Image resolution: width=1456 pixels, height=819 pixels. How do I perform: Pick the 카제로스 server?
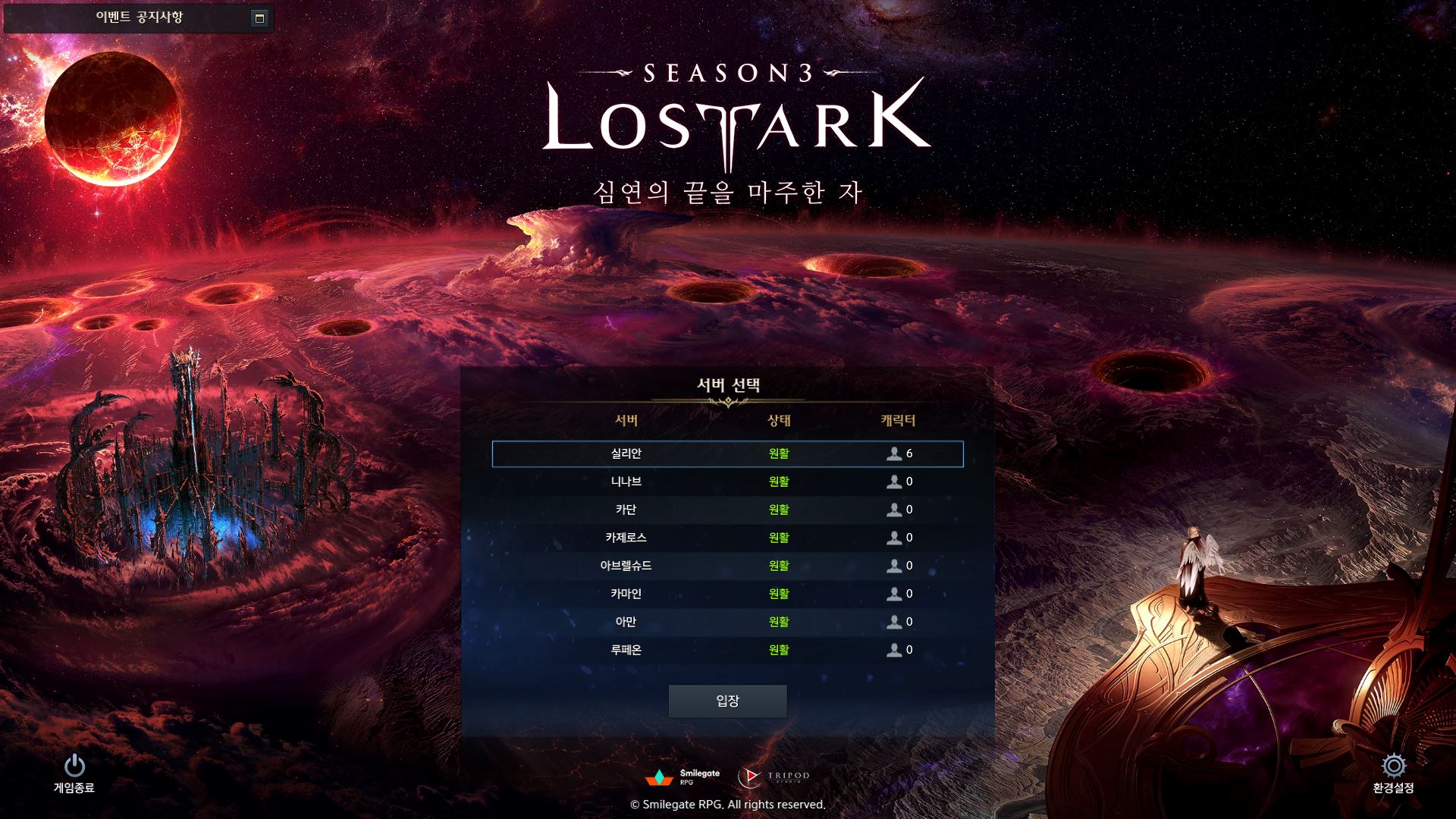pos(726,538)
